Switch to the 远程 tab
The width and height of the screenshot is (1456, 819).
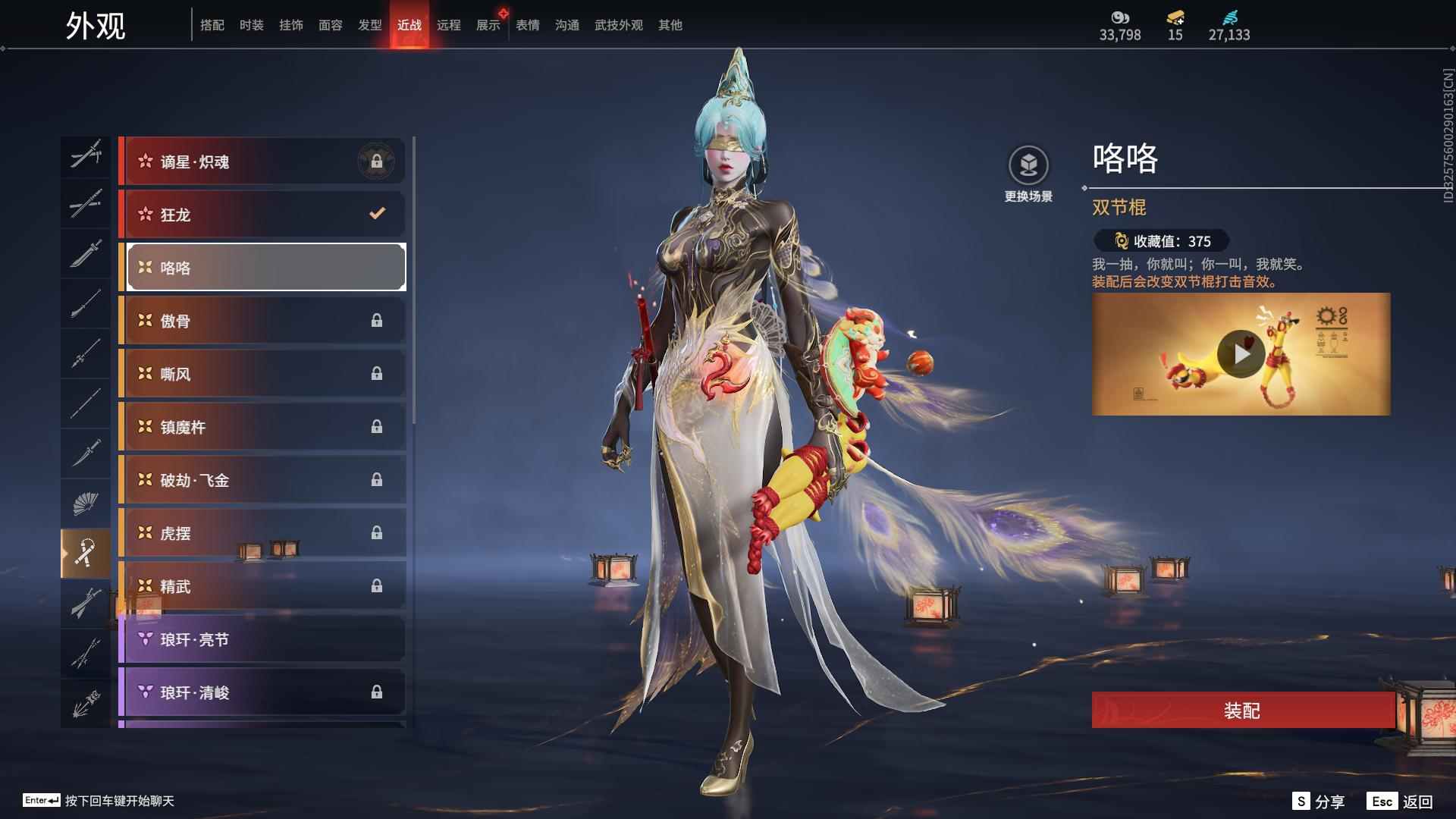[x=449, y=24]
